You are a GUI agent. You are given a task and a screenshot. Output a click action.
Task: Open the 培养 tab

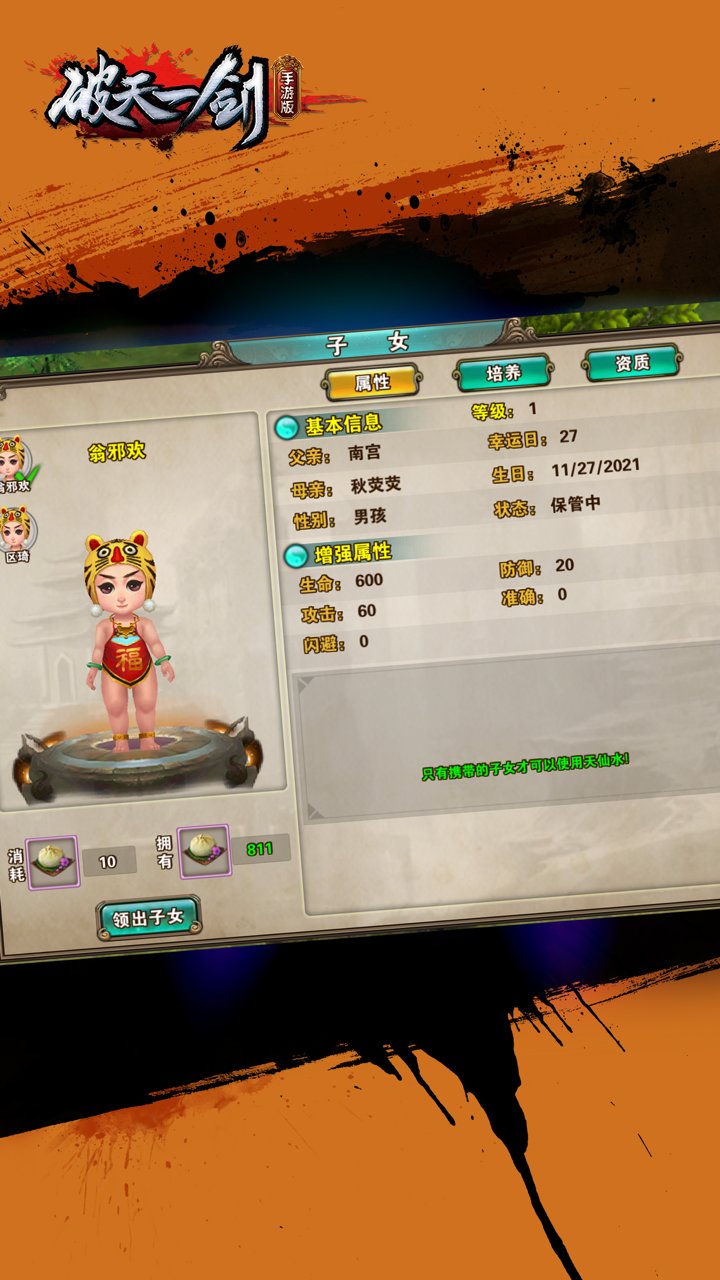503,373
